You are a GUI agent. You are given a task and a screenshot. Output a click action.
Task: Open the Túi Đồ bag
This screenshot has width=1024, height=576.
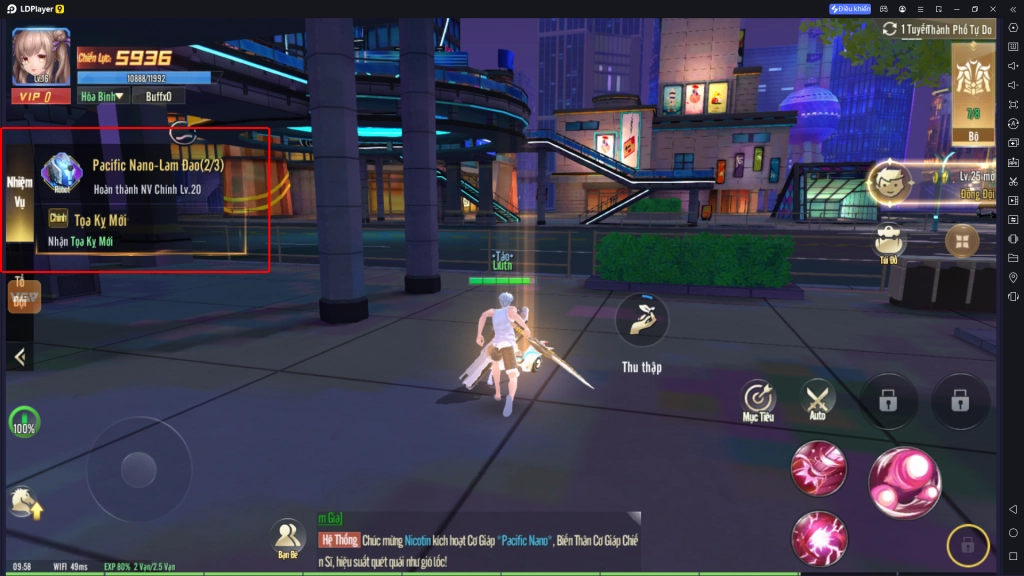888,242
